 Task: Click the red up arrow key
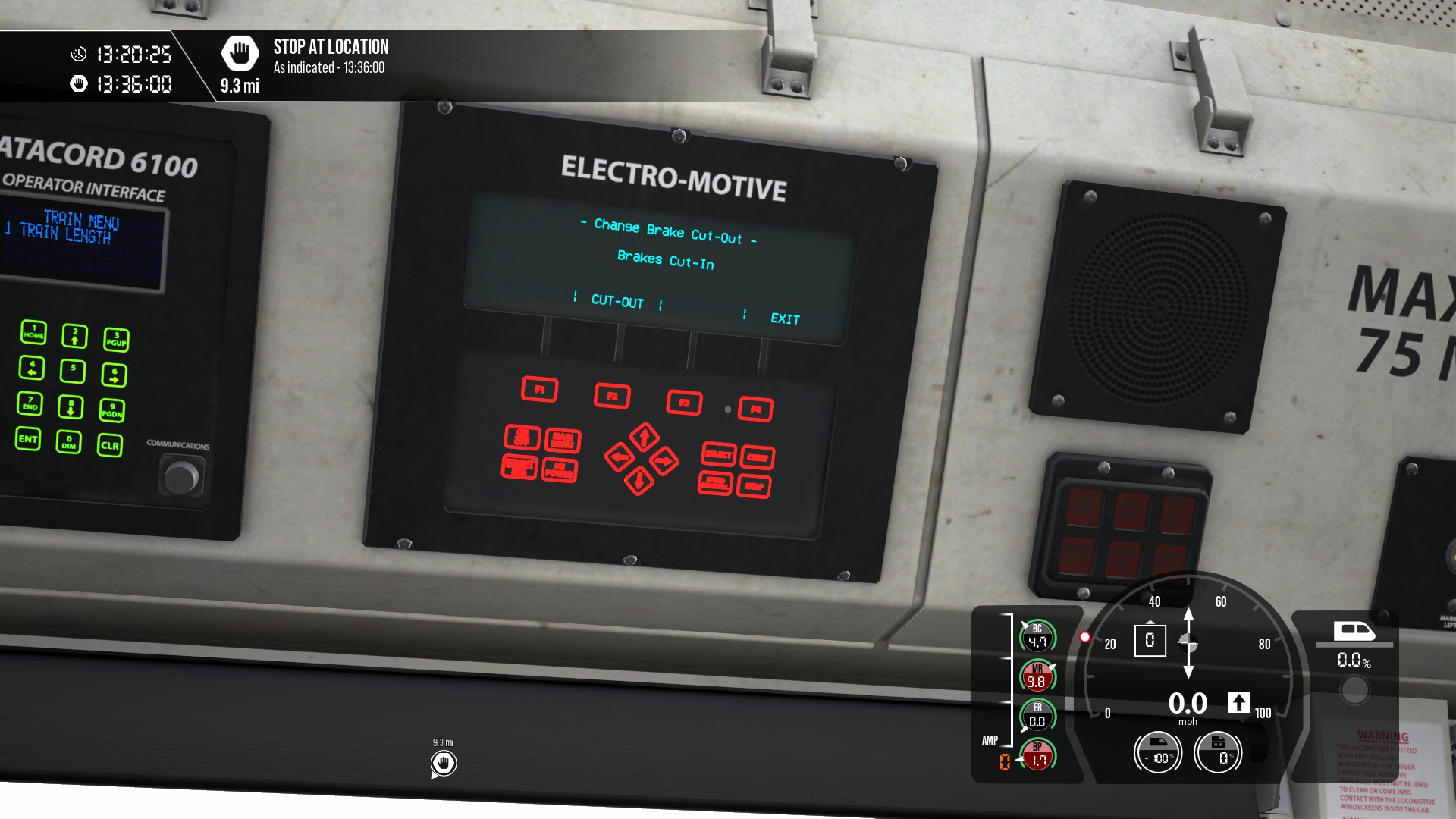point(644,437)
